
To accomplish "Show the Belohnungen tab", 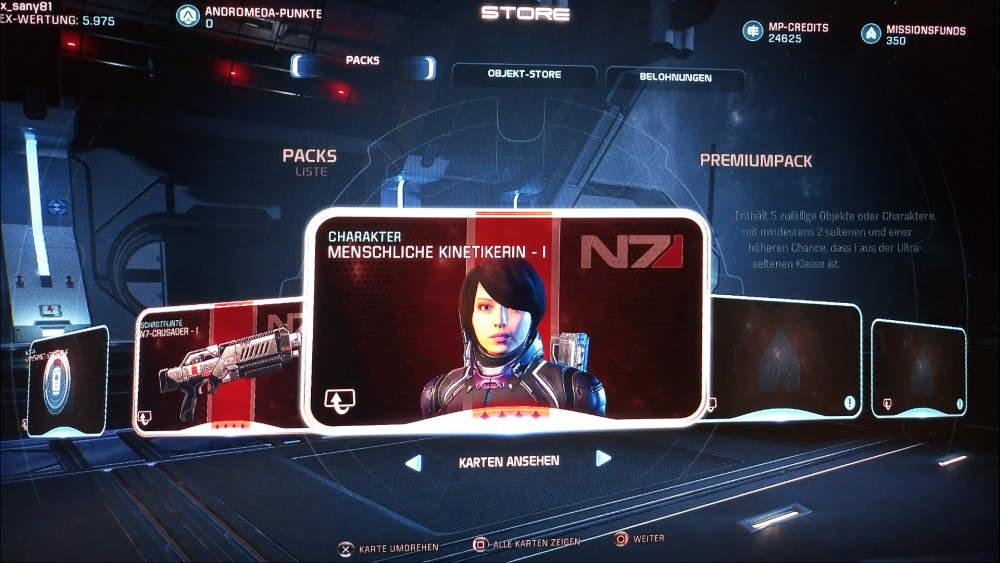I will (x=675, y=77).
